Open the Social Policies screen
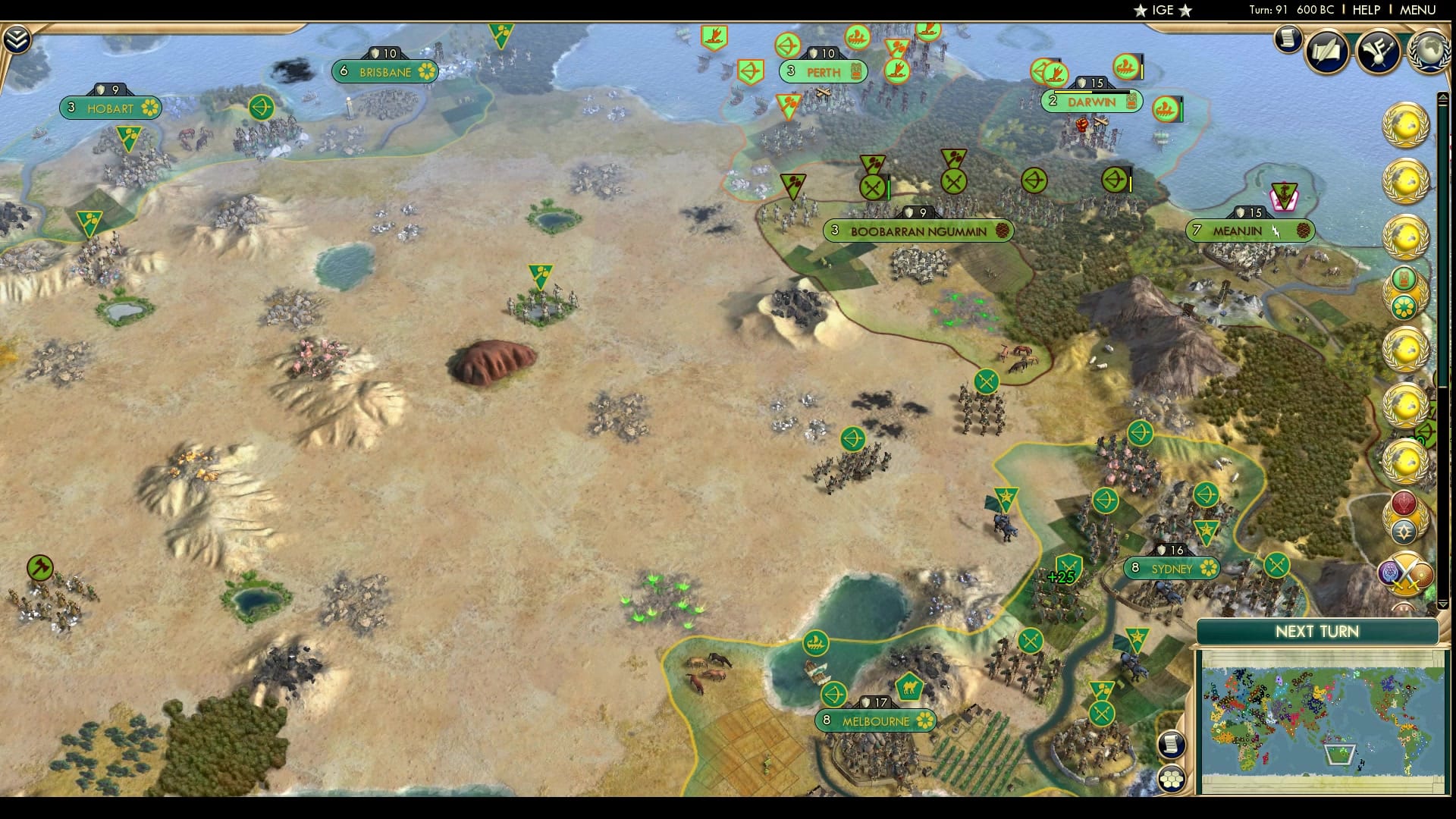Viewport: 1456px width, 819px height. coord(1326,52)
